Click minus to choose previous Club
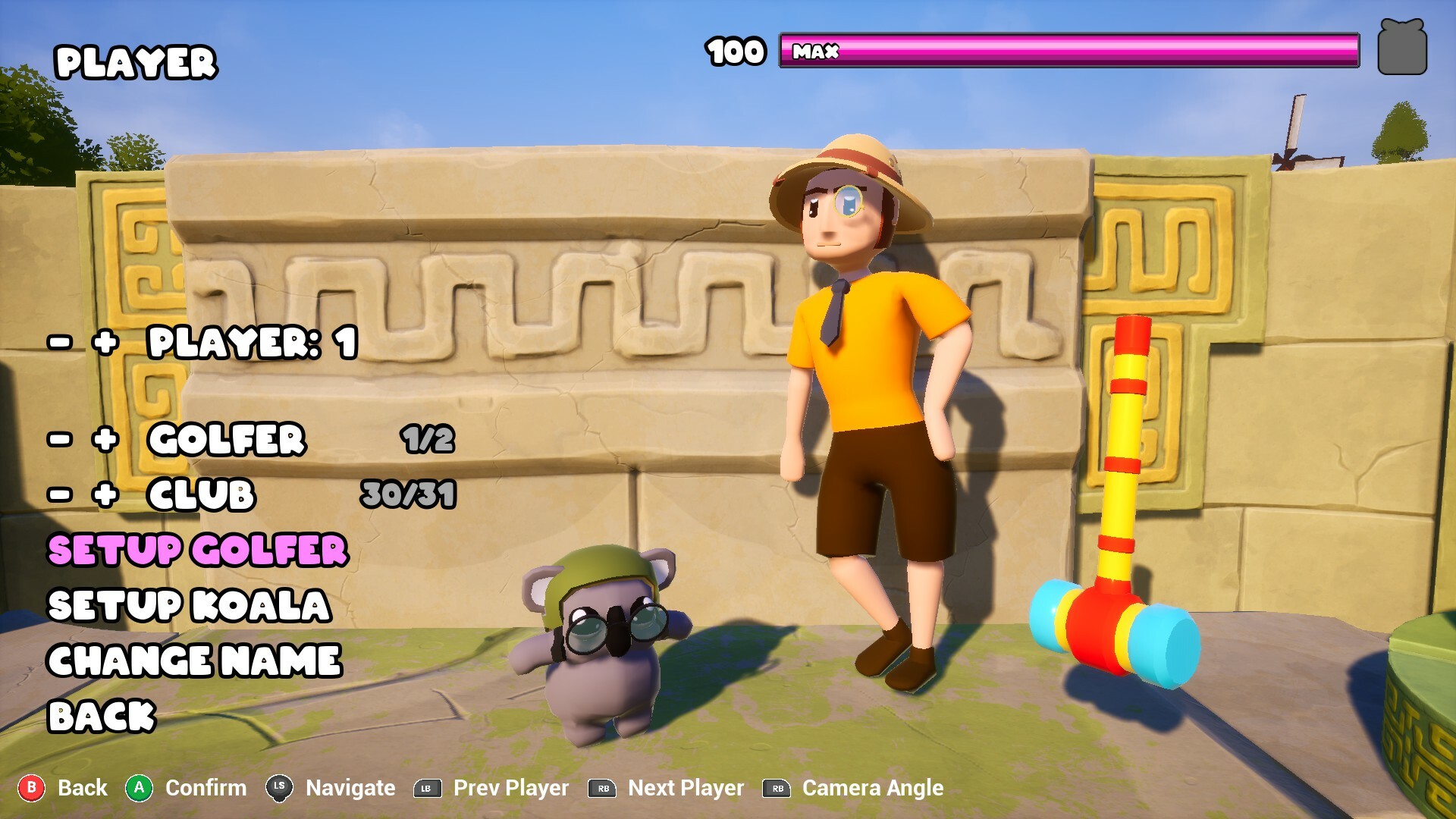This screenshot has height=819, width=1456. (x=59, y=497)
